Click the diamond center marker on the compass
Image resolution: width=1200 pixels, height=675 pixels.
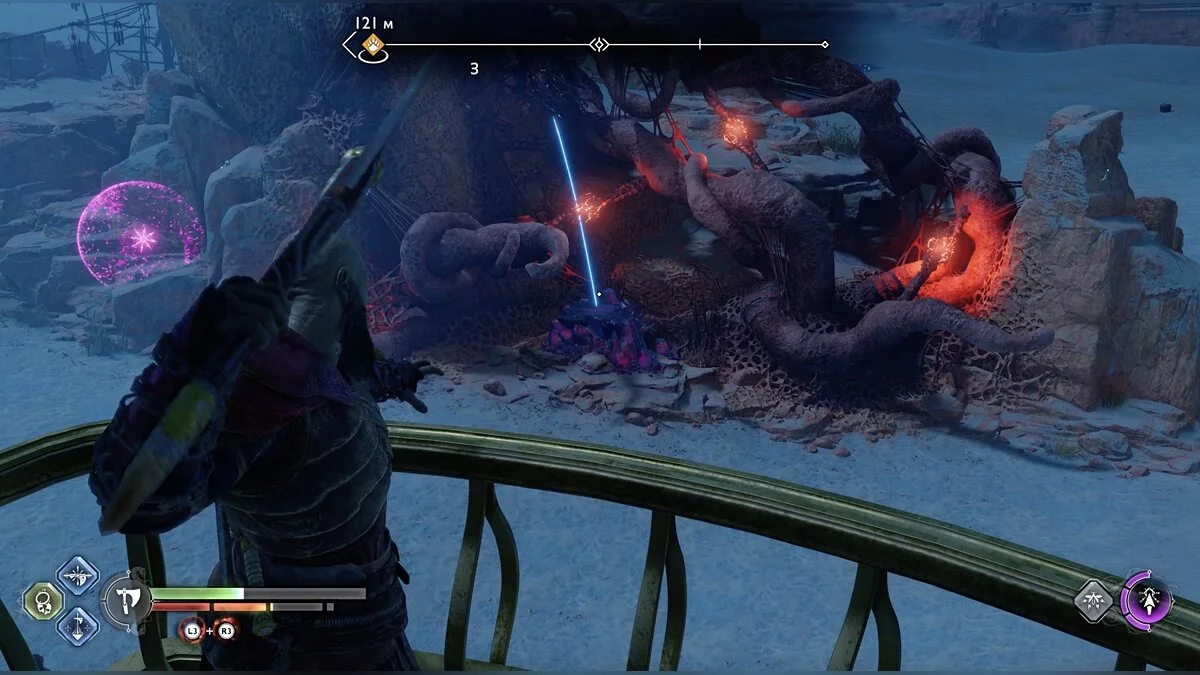click(598, 44)
